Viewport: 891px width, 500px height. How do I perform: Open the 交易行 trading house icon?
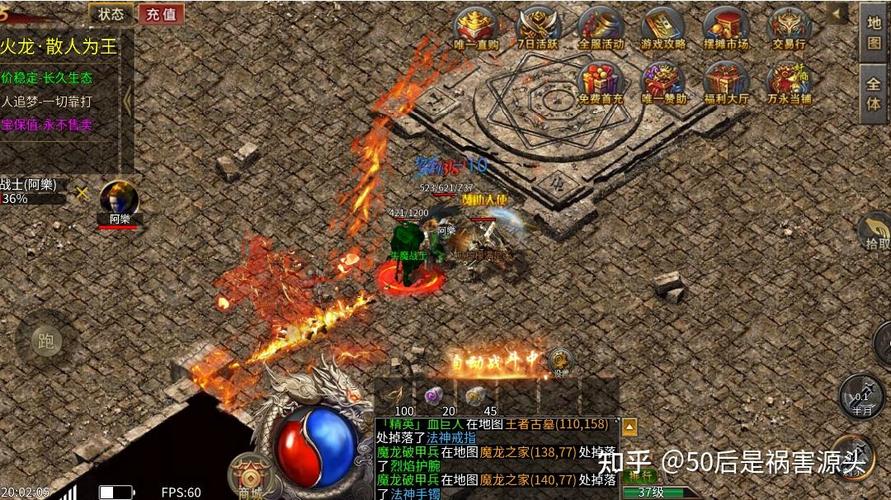pos(788,28)
